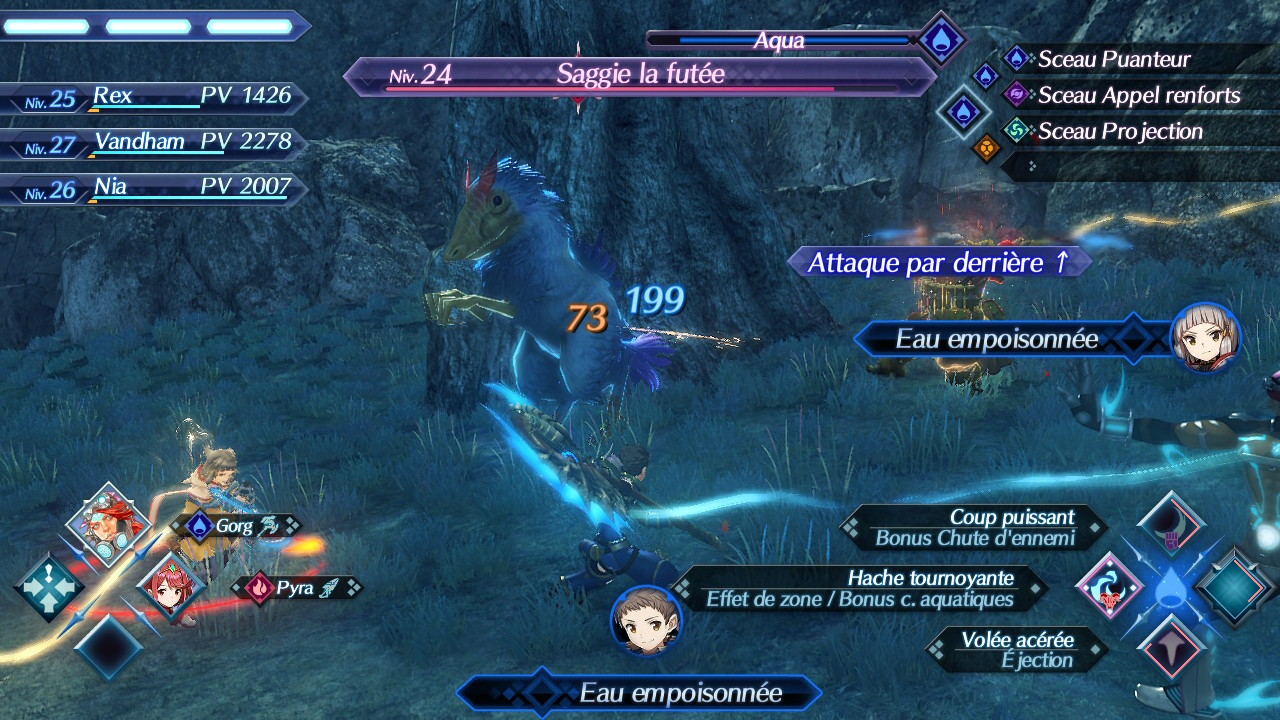Choose Nia's party row
The height and width of the screenshot is (720, 1280).
150,188
